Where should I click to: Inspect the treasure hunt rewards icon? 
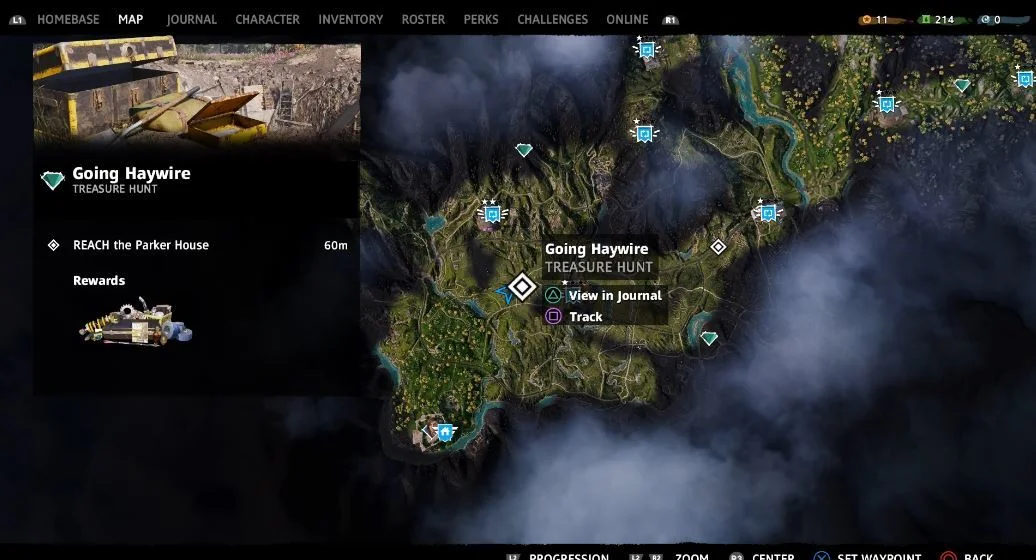(135, 321)
